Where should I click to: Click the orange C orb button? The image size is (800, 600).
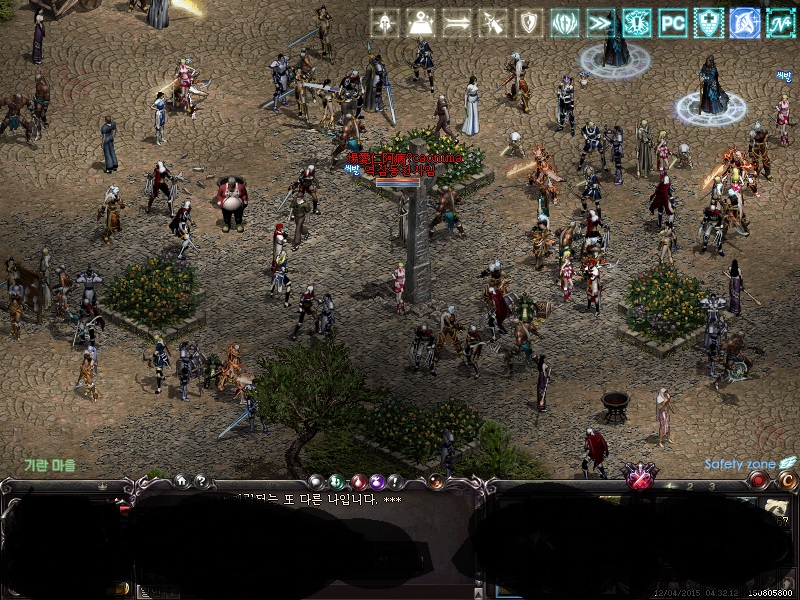[x=787, y=480]
